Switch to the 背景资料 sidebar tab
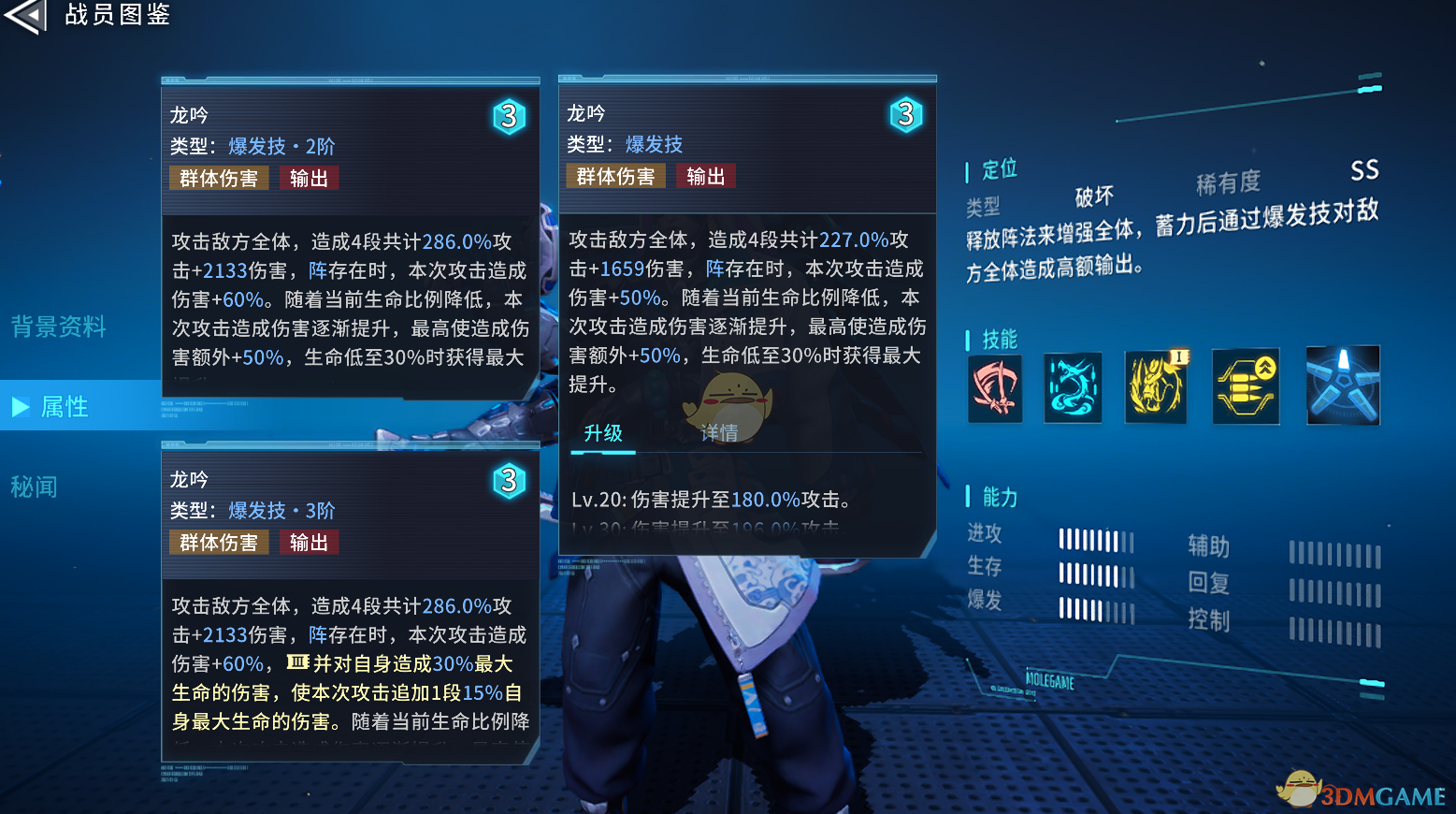 [58, 327]
